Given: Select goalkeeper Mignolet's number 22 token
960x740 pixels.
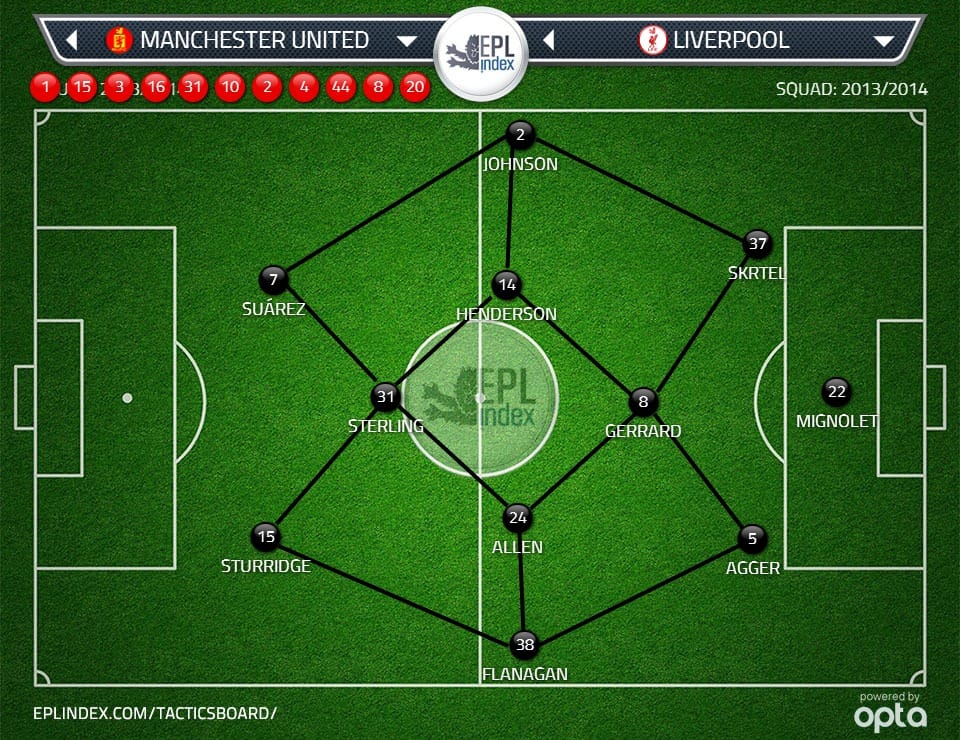Looking at the screenshot, I should (836, 392).
